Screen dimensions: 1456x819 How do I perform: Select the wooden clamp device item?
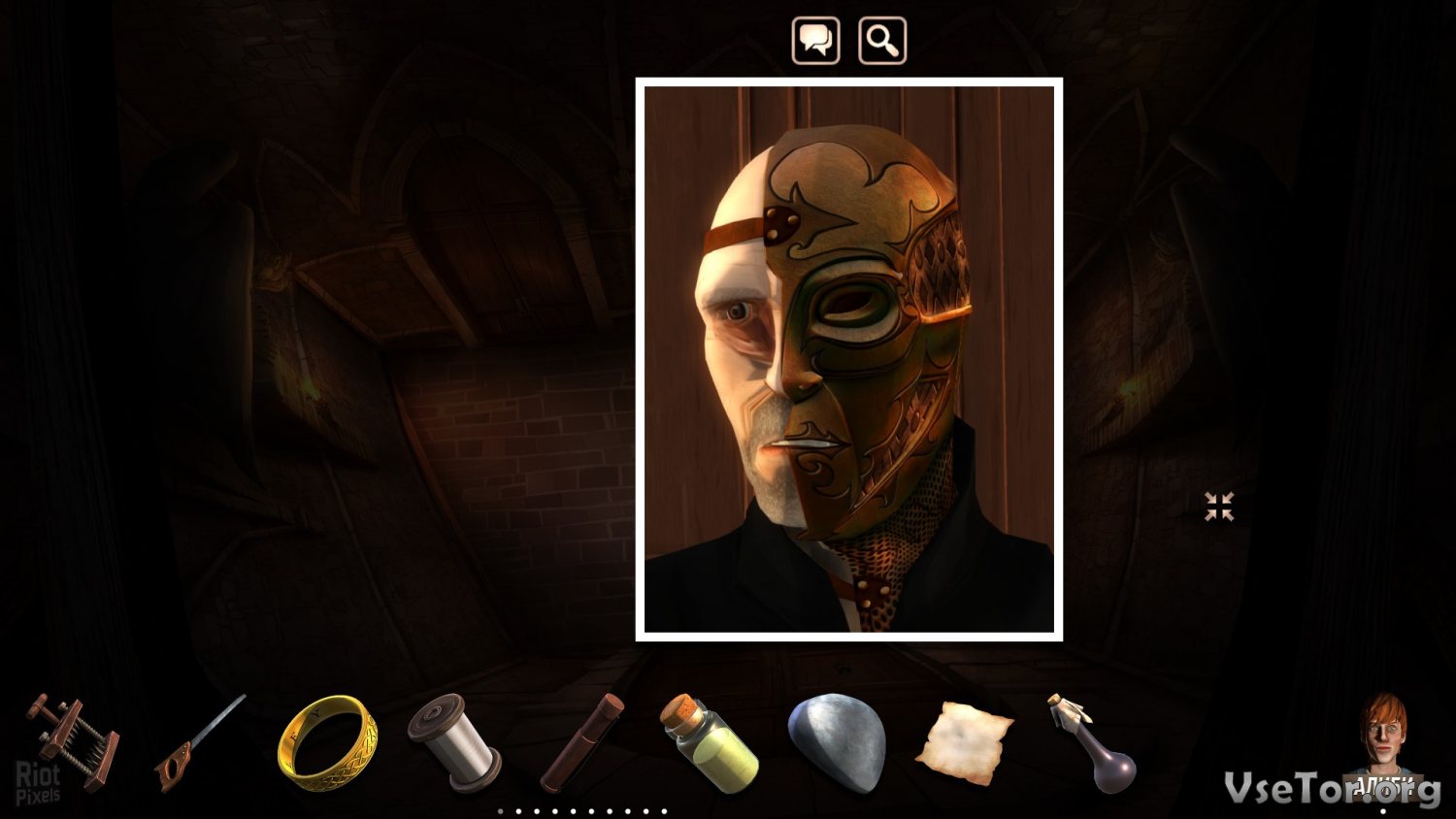72,743
